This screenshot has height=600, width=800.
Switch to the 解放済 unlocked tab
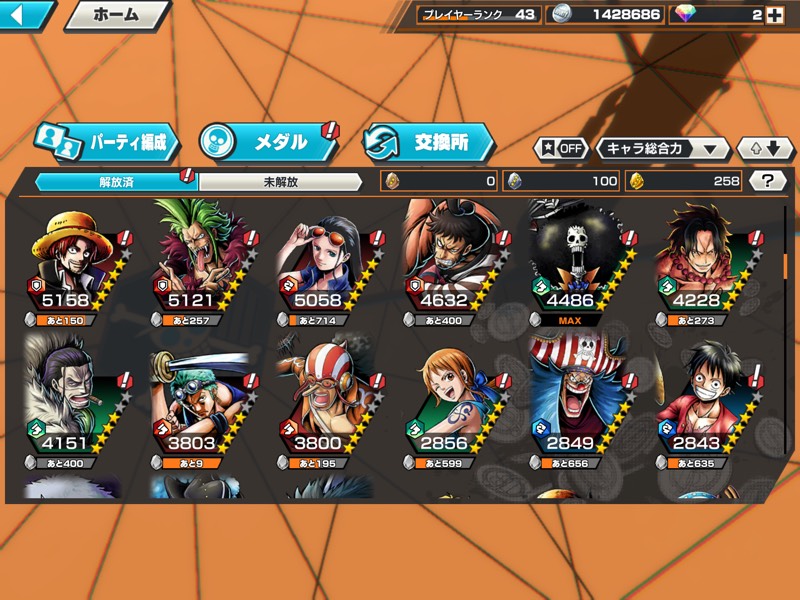click(x=116, y=182)
